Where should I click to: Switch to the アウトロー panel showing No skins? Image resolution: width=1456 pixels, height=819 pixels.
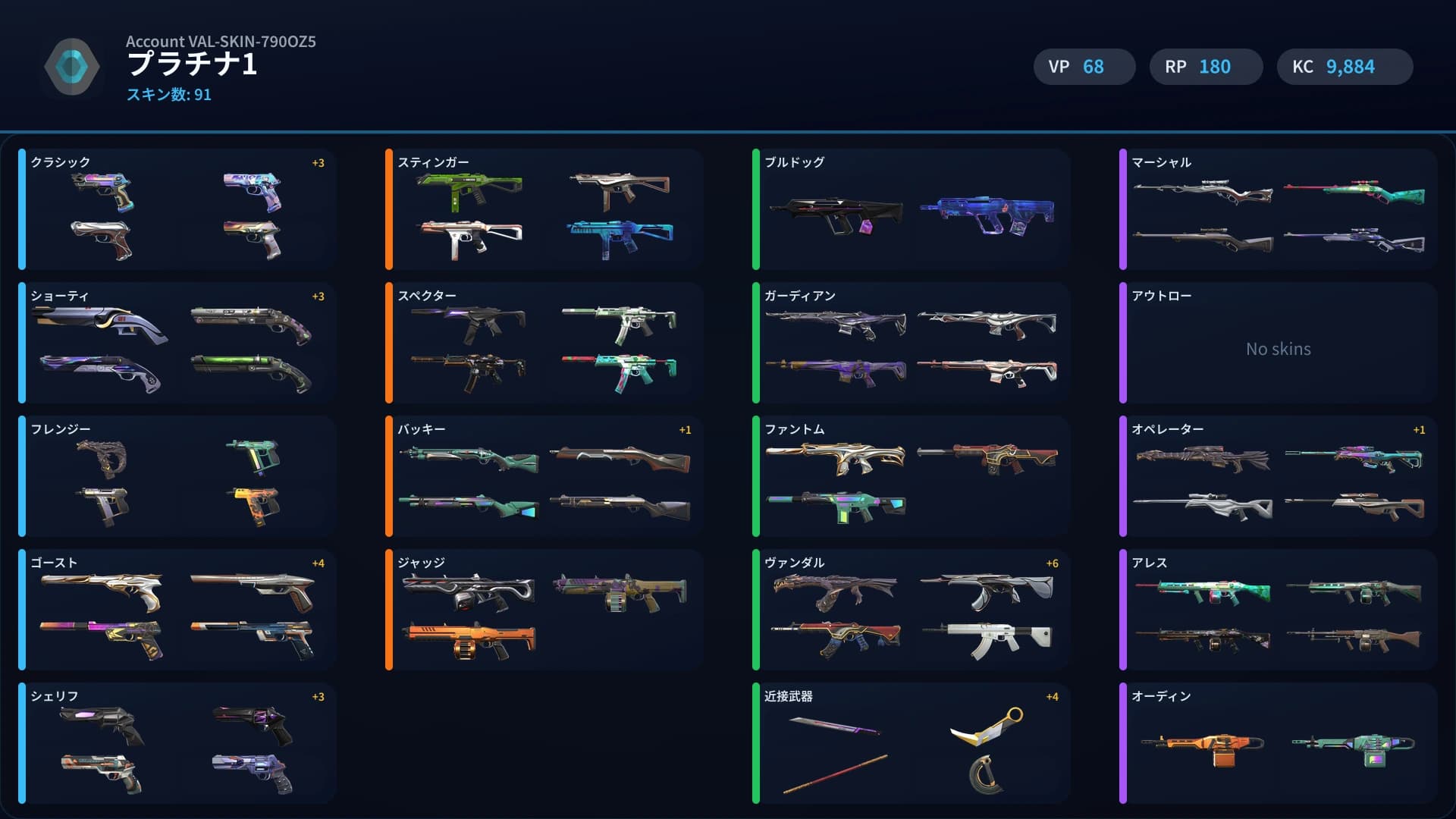point(1278,349)
